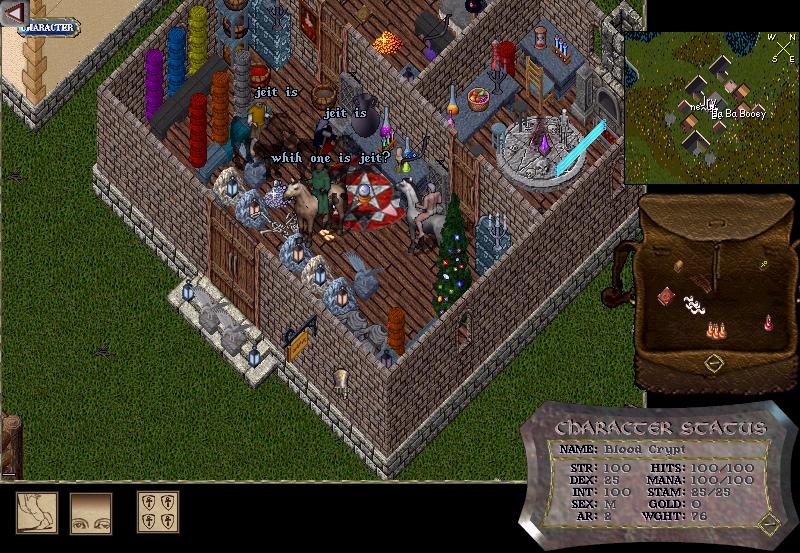Click the boot icon button
This screenshot has width=800, height=553.
pyautogui.click(x=37, y=513)
